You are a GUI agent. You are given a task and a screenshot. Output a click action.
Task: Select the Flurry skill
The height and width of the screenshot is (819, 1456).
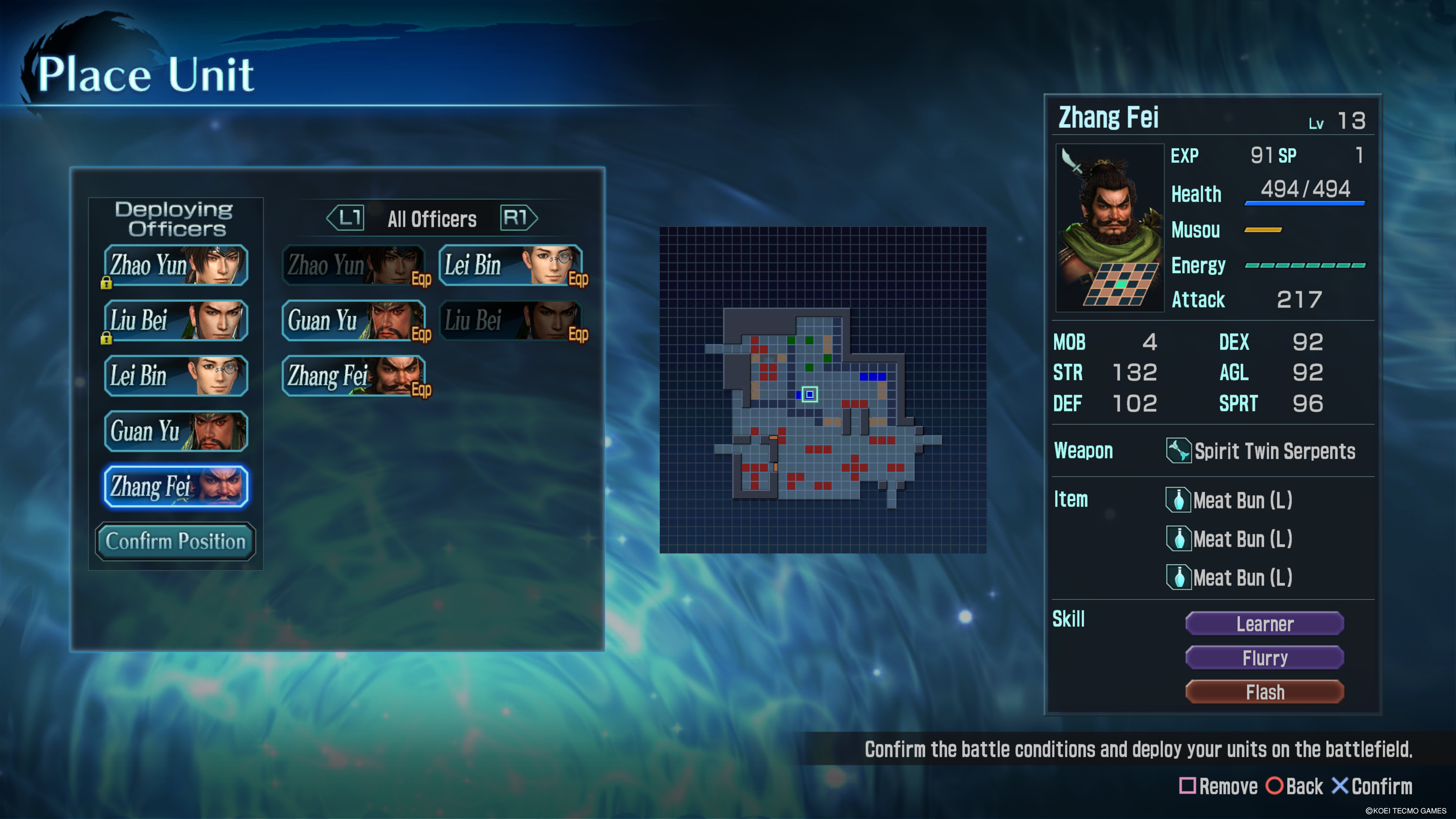(1265, 658)
